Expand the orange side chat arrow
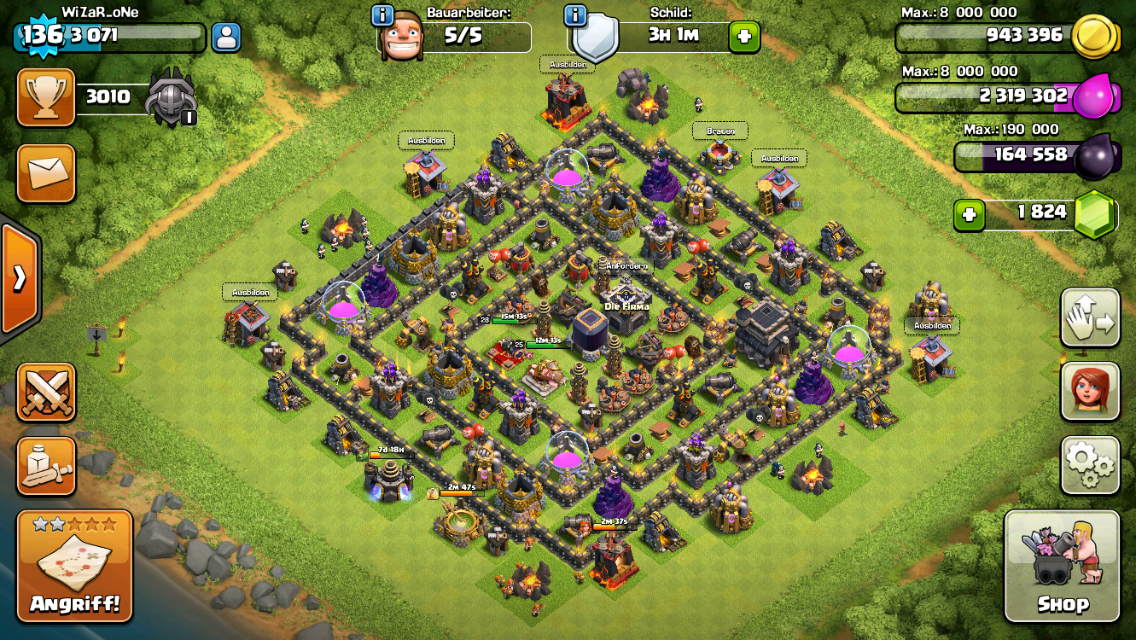 [19, 278]
